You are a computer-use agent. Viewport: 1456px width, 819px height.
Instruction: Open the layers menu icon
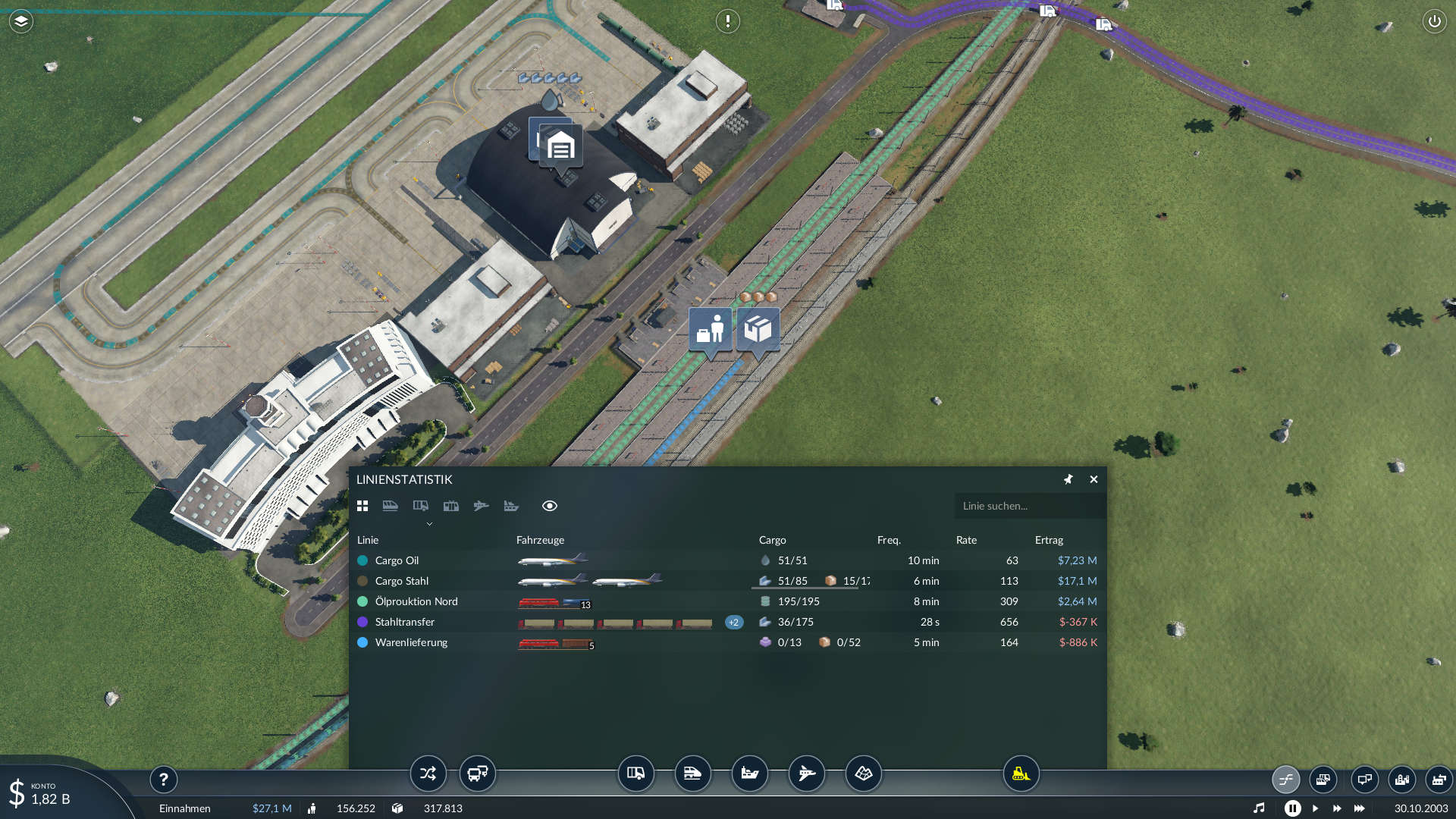[x=21, y=21]
